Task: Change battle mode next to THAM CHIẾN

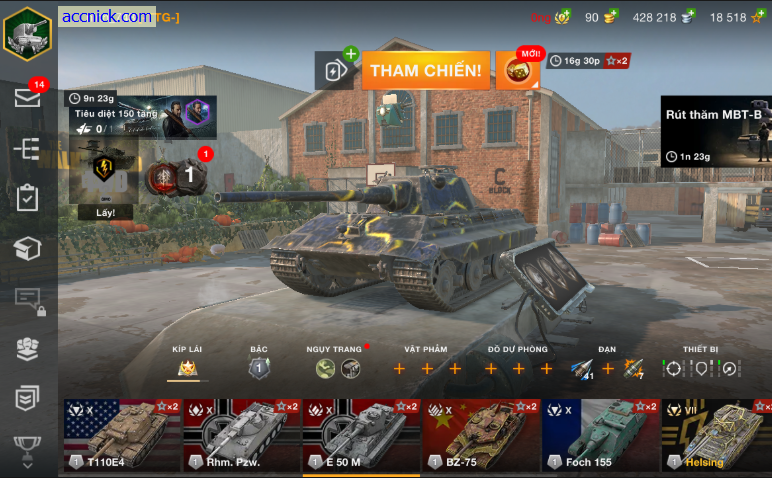Action: point(336,70)
